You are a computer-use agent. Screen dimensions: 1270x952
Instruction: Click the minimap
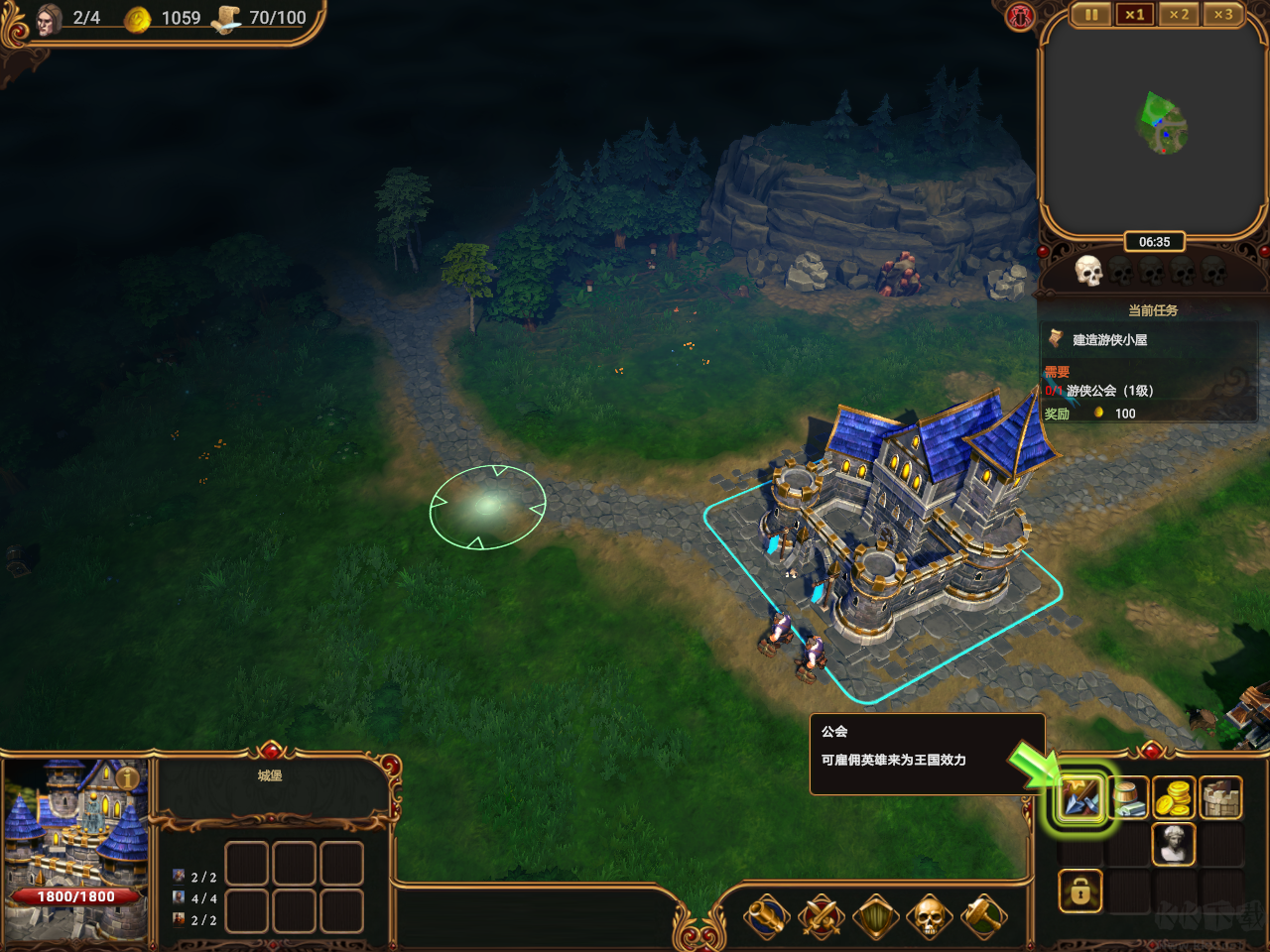(1153, 124)
